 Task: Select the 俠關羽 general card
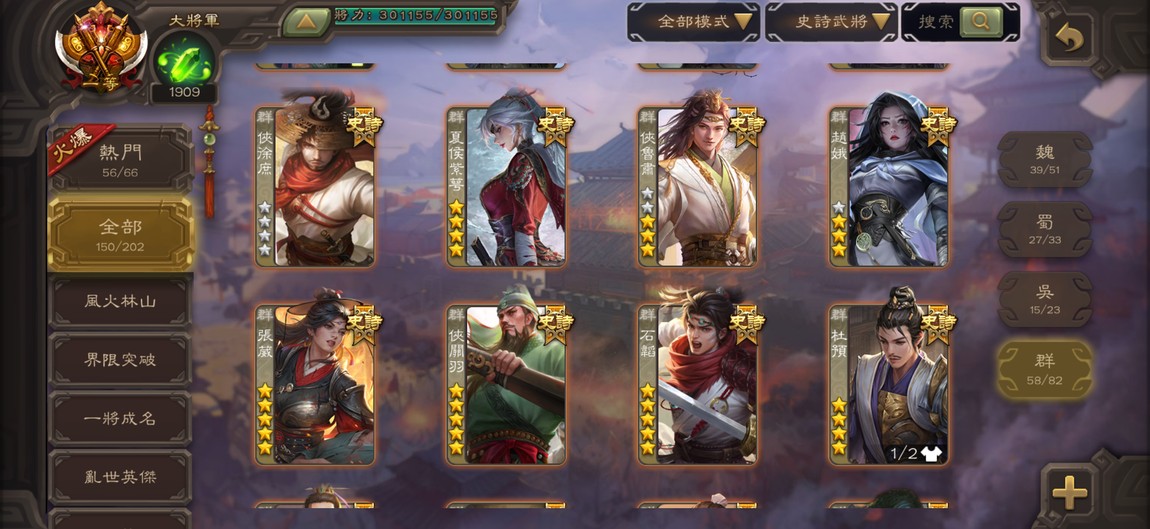click(x=507, y=385)
